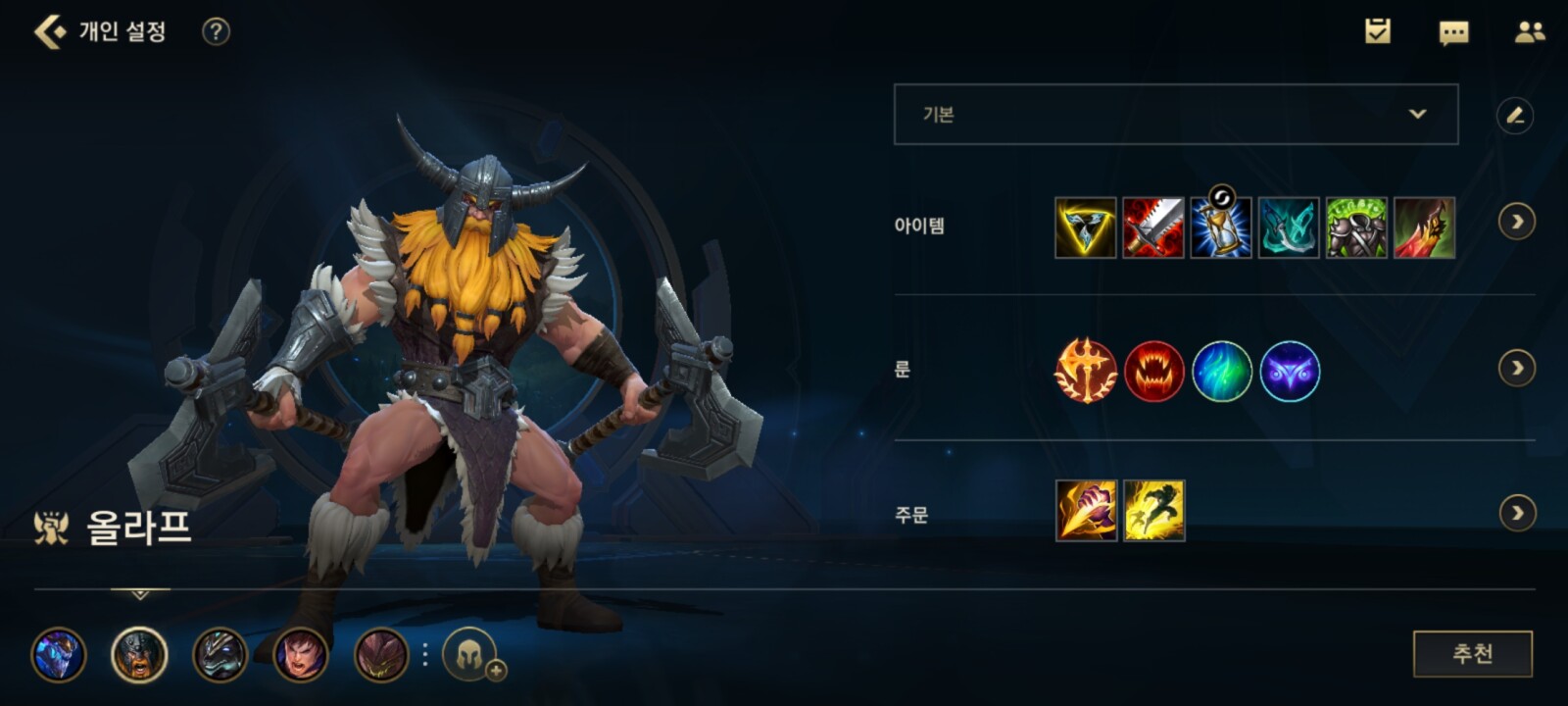Open the chat speech bubble icon

(x=1453, y=32)
